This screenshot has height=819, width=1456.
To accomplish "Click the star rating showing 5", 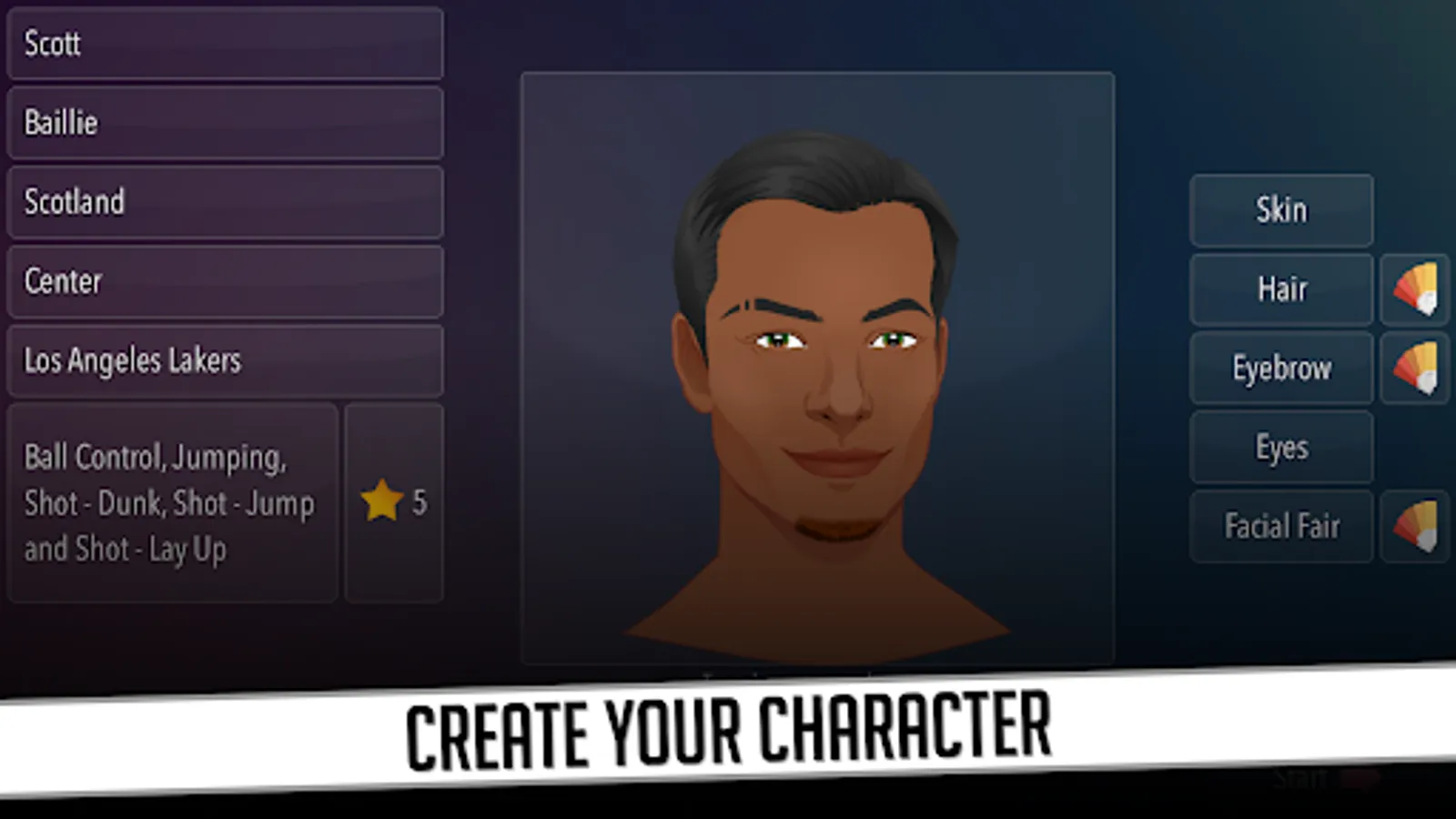I will point(398,501).
